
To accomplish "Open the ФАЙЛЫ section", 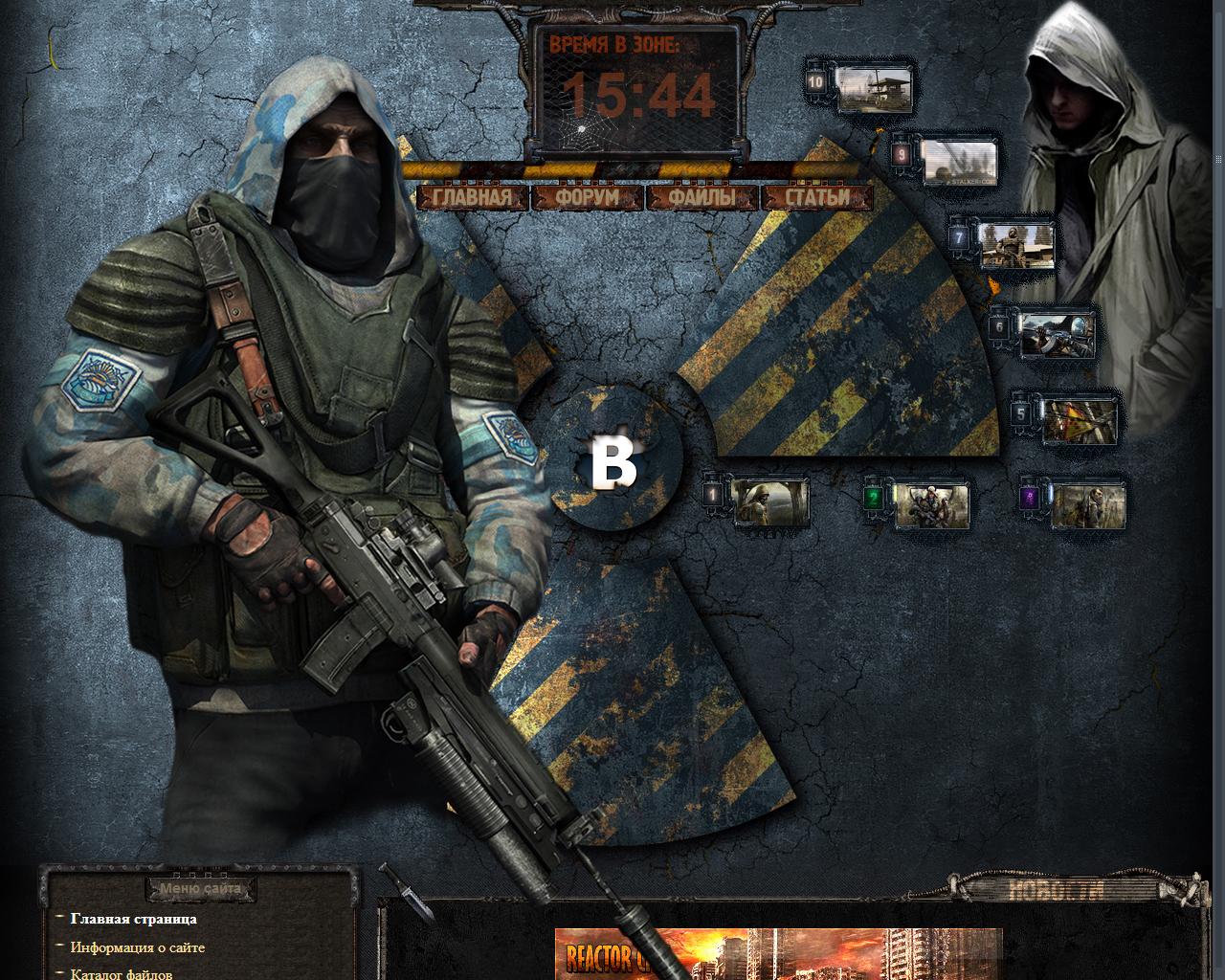I will (702, 198).
